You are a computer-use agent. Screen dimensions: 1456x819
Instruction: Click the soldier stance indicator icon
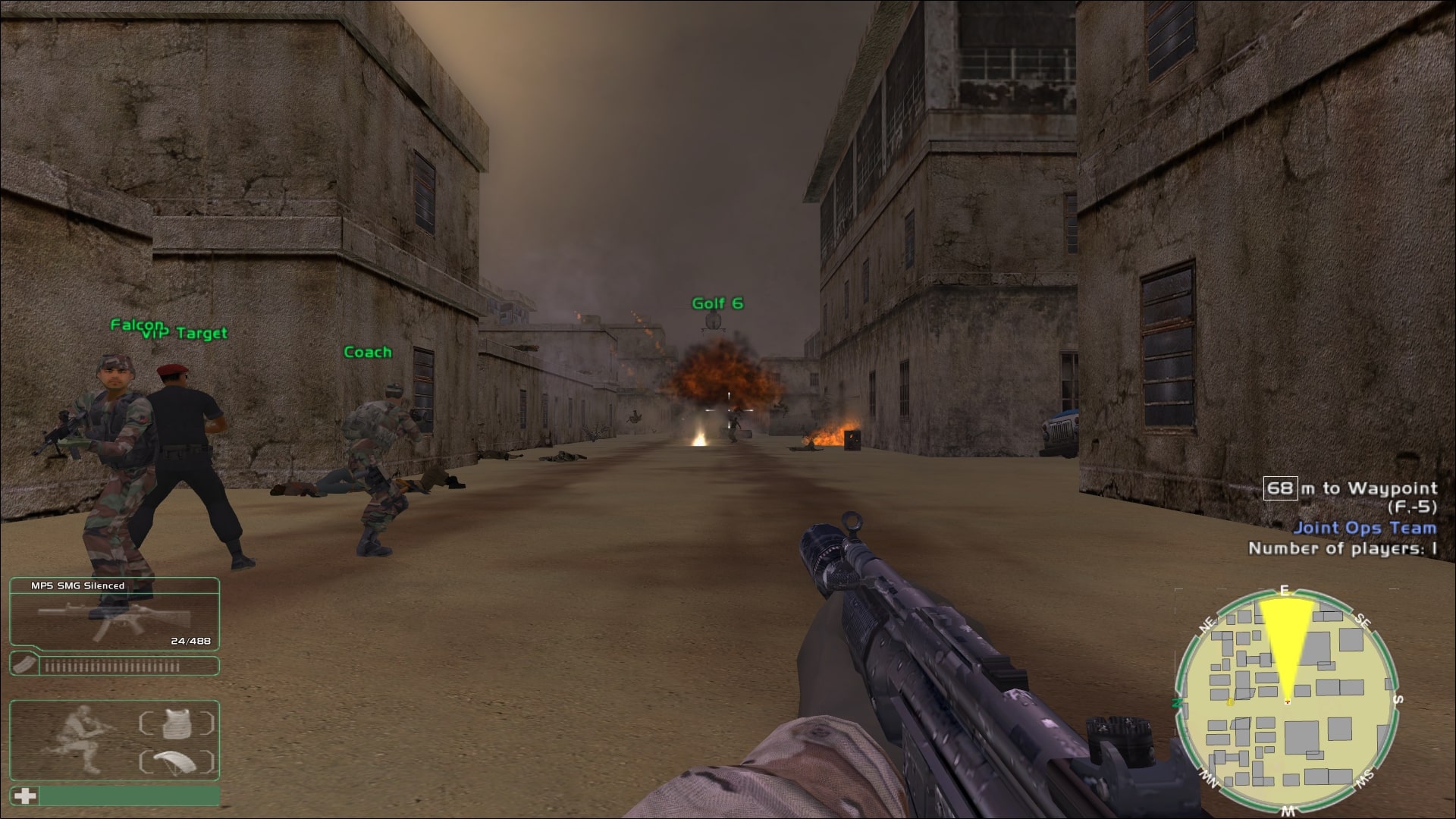point(80,739)
